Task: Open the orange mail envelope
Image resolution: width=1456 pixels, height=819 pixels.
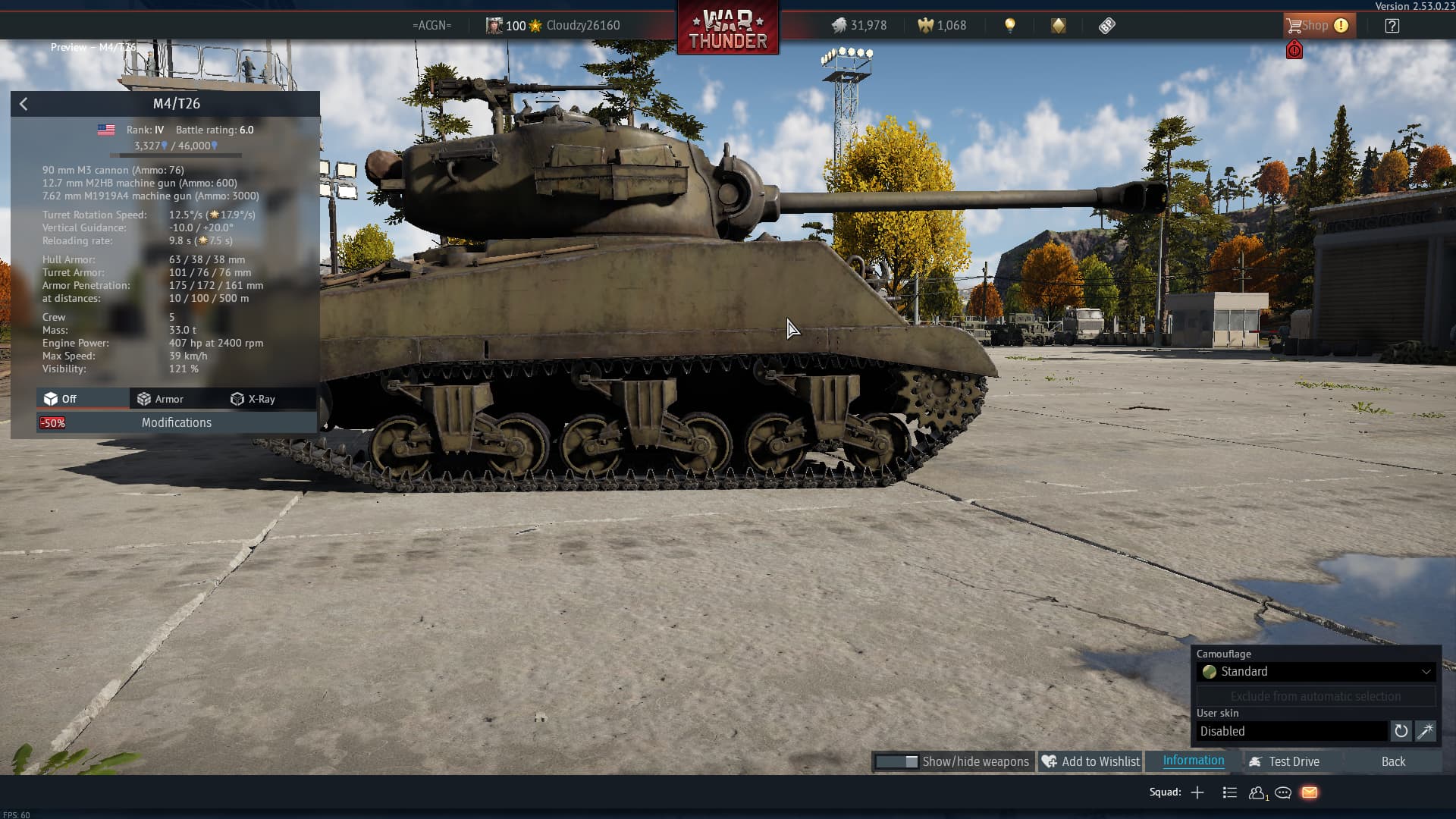Action: pyautogui.click(x=1310, y=792)
